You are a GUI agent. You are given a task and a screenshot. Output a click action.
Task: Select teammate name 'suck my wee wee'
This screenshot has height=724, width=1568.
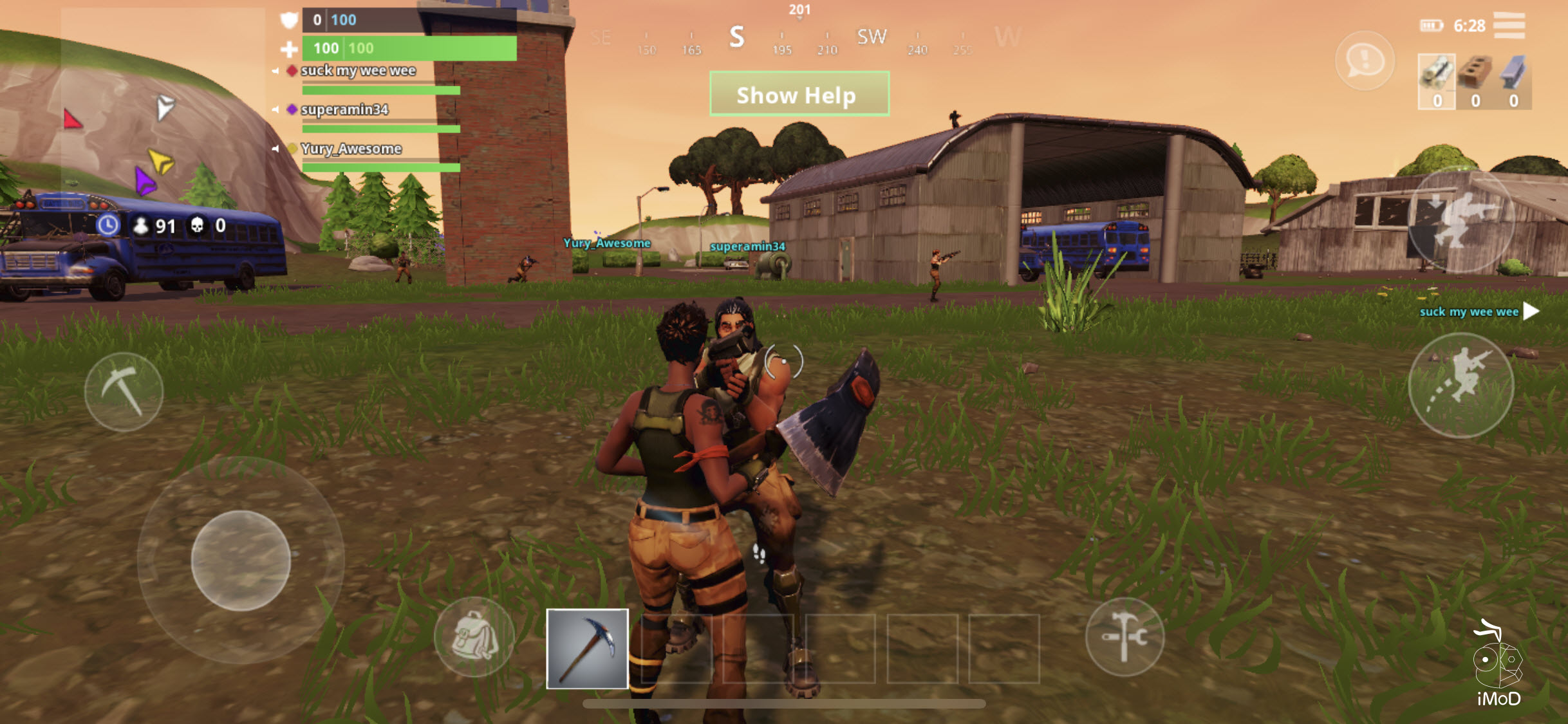coord(358,71)
